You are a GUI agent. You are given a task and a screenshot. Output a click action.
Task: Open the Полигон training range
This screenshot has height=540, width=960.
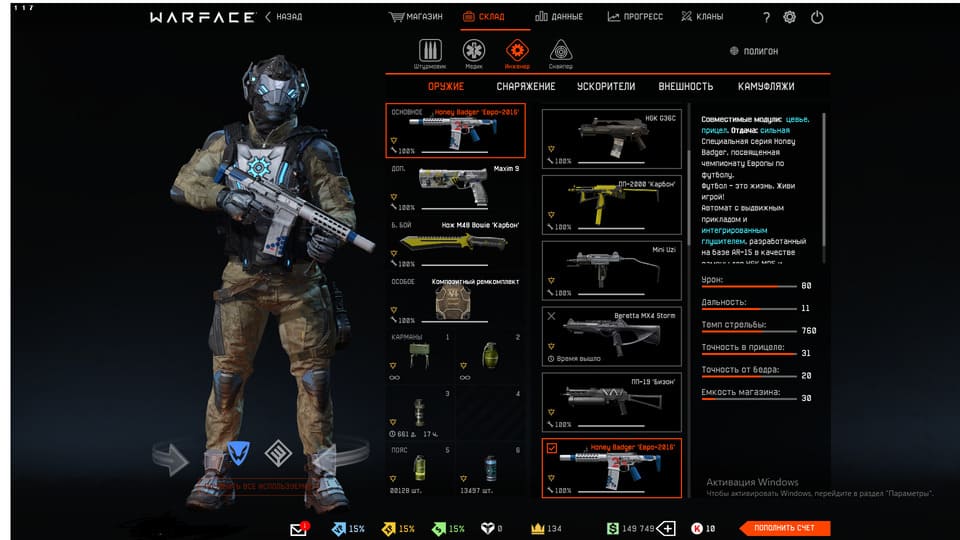[x=755, y=51]
